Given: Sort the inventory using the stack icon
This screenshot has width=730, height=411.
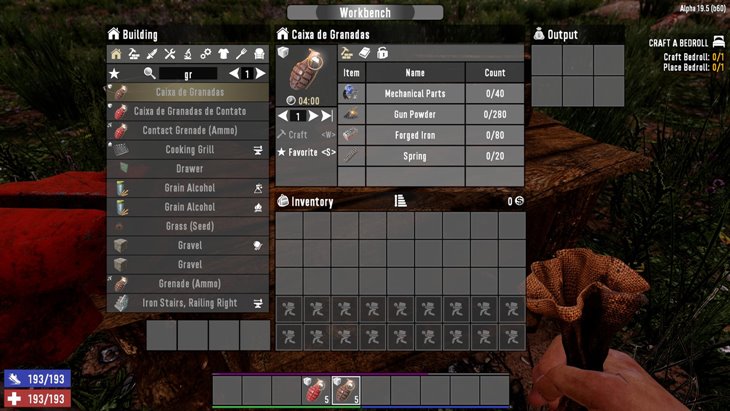Looking at the screenshot, I should pos(400,201).
